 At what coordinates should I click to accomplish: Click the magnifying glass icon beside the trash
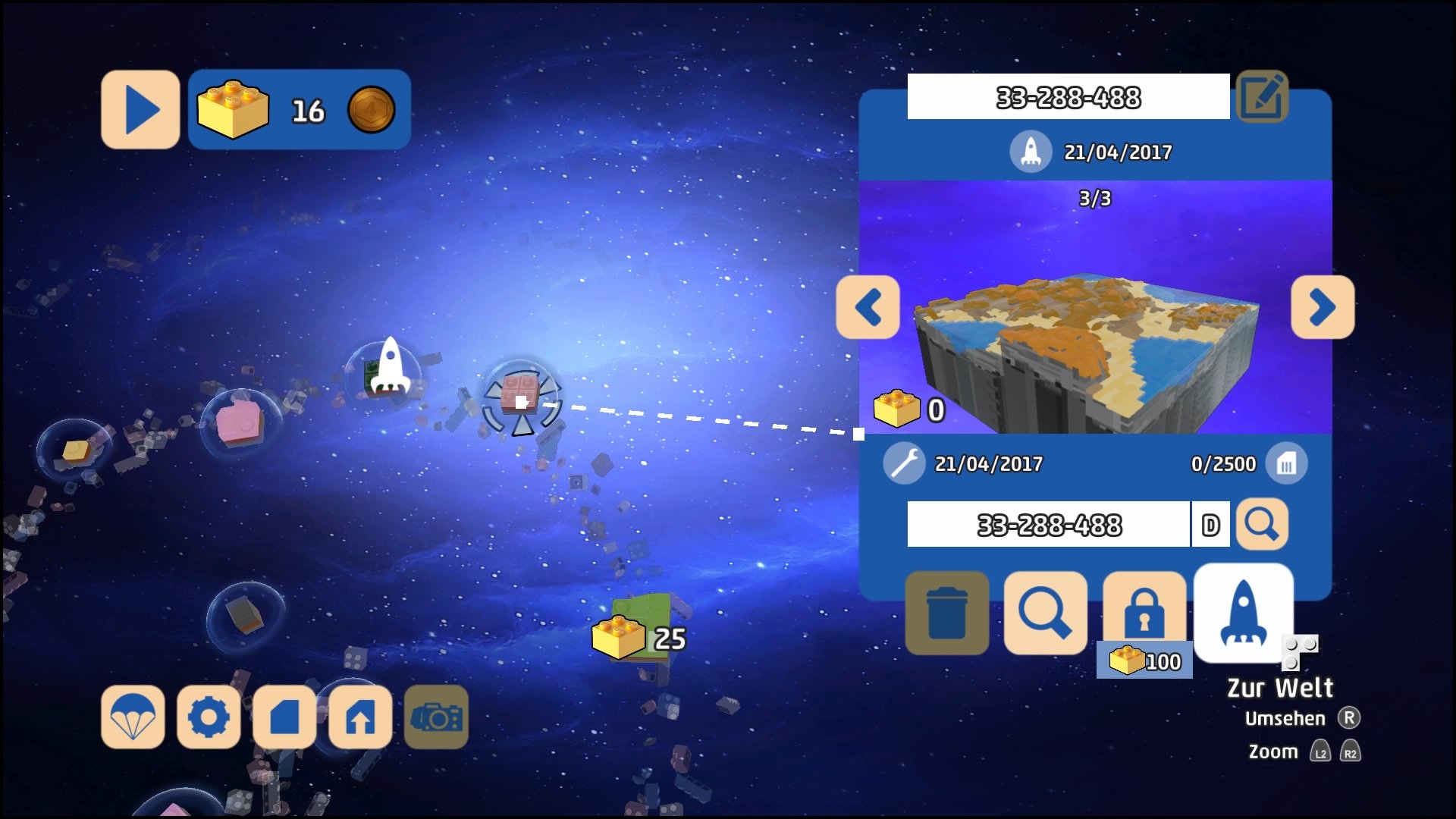(1045, 611)
